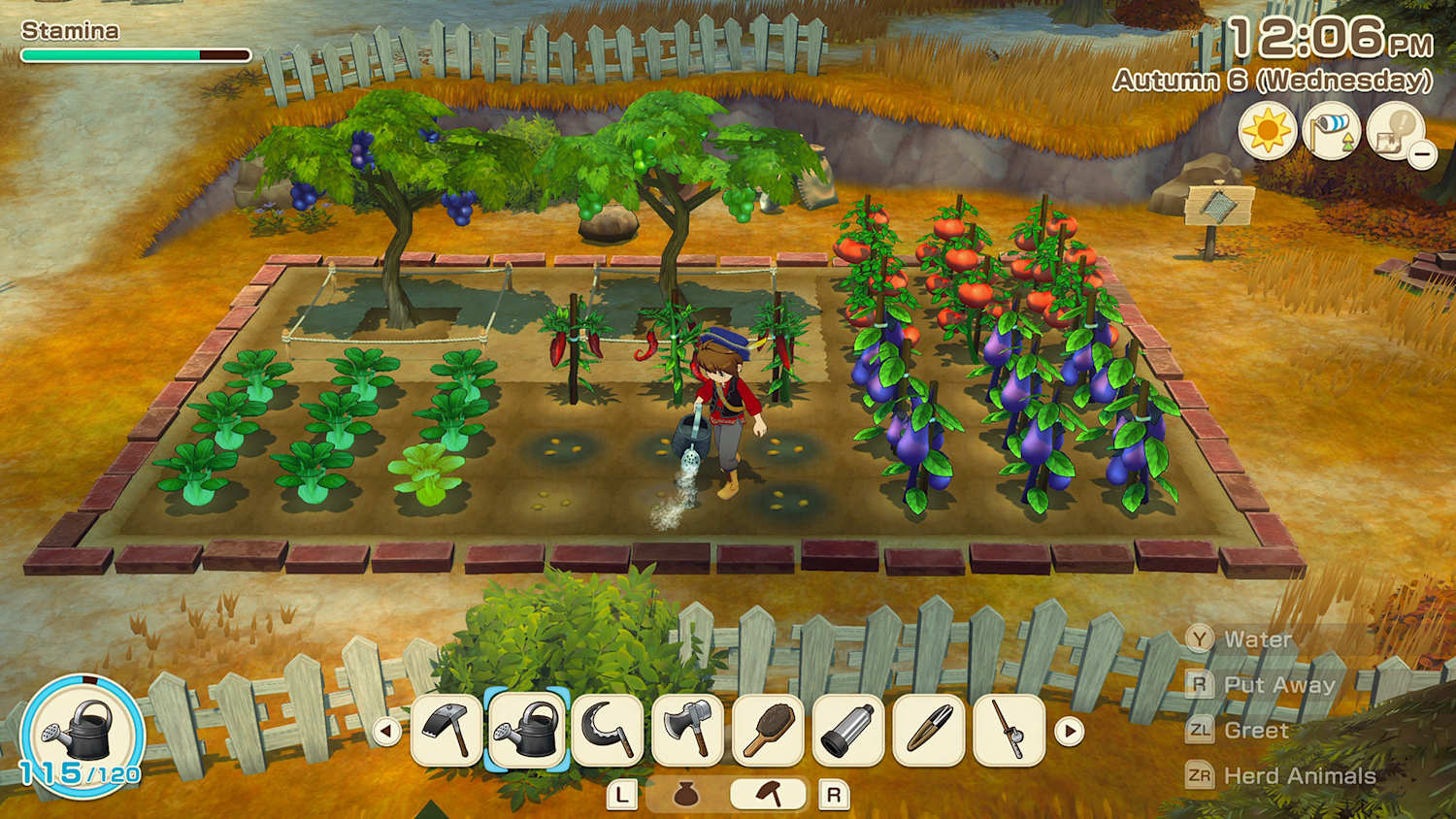Click the green Stamina bar

(112, 53)
